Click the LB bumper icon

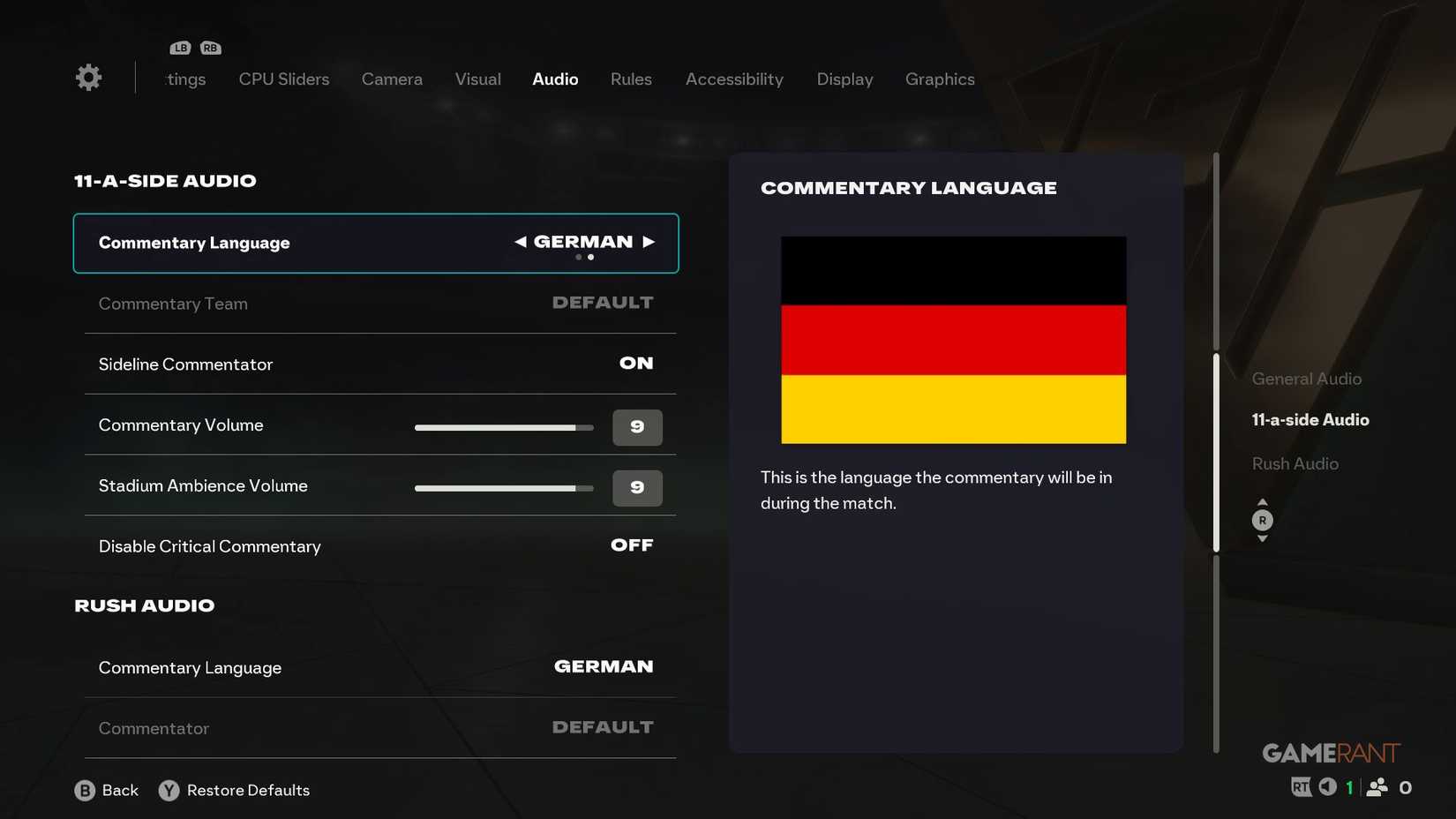pyautogui.click(x=180, y=47)
